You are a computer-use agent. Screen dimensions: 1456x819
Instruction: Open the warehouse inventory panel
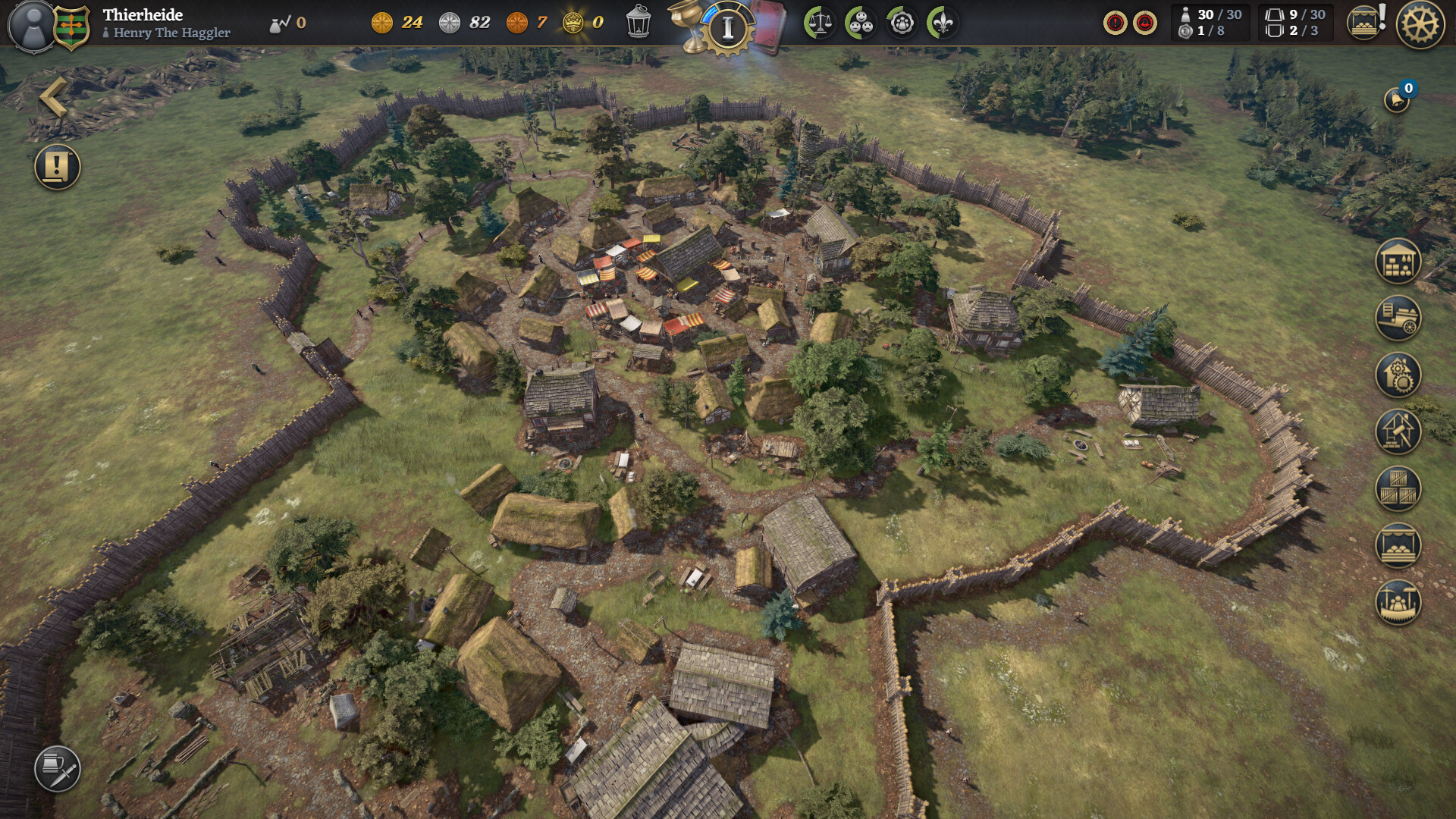pos(1398,260)
